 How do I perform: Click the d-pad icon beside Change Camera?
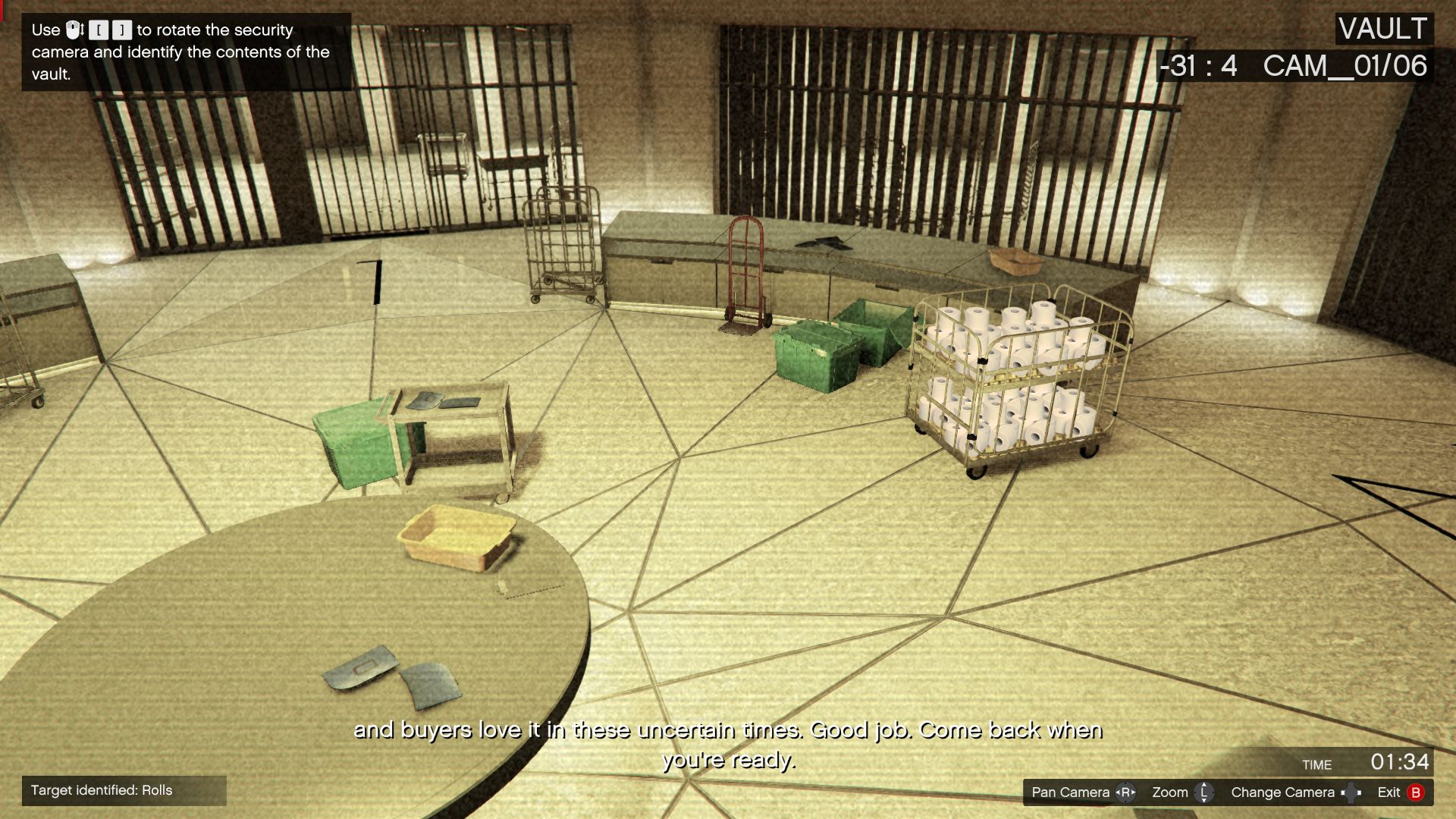pyautogui.click(x=1351, y=792)
